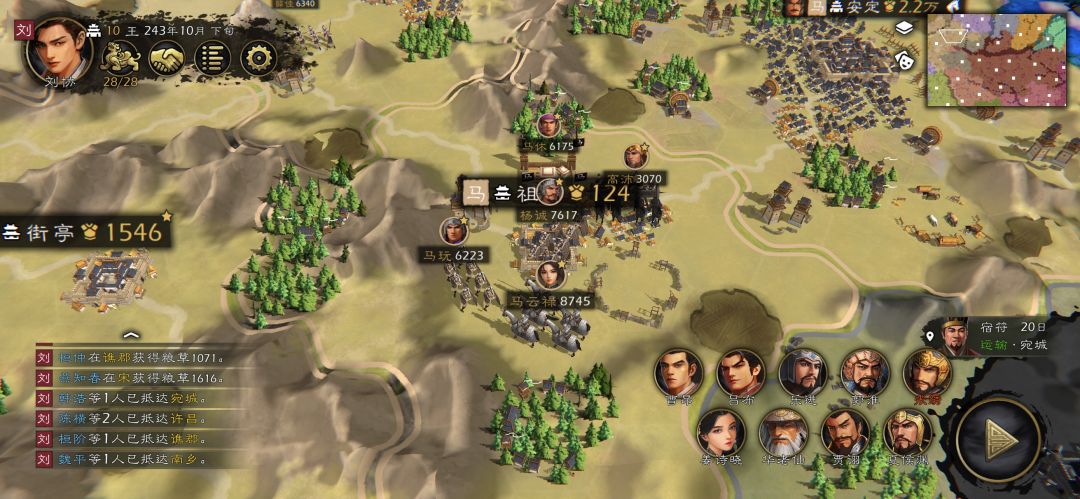Open the gear settings menu

click(x=257, y=58)
